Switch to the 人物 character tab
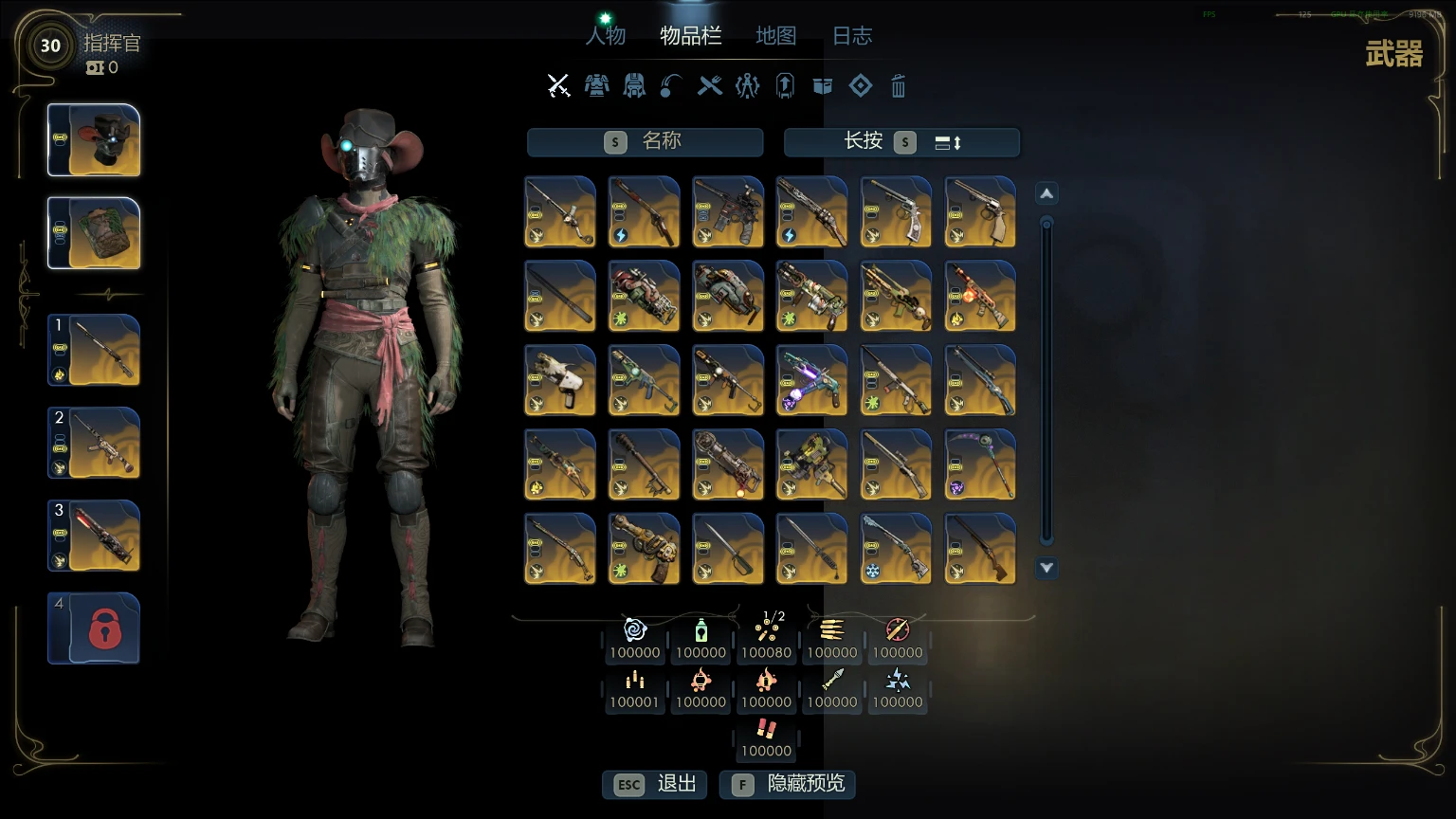This screenshot has width=1456, height=819. 606,36
